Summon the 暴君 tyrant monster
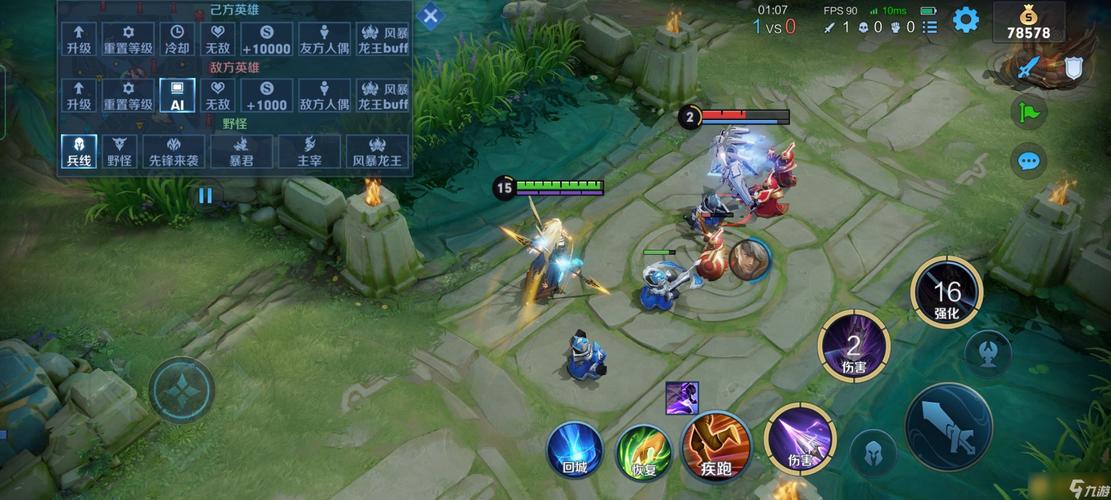The width and height of the screenshot is (1111, 500). (x=241, y=151)
